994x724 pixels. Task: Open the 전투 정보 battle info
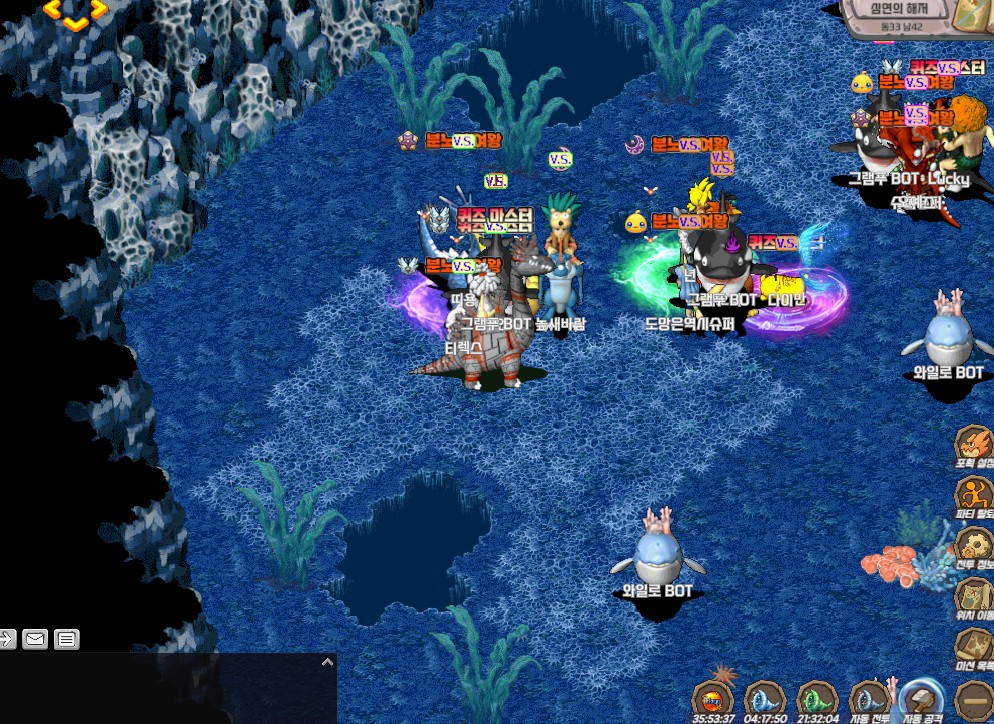(x=973, y=545)
